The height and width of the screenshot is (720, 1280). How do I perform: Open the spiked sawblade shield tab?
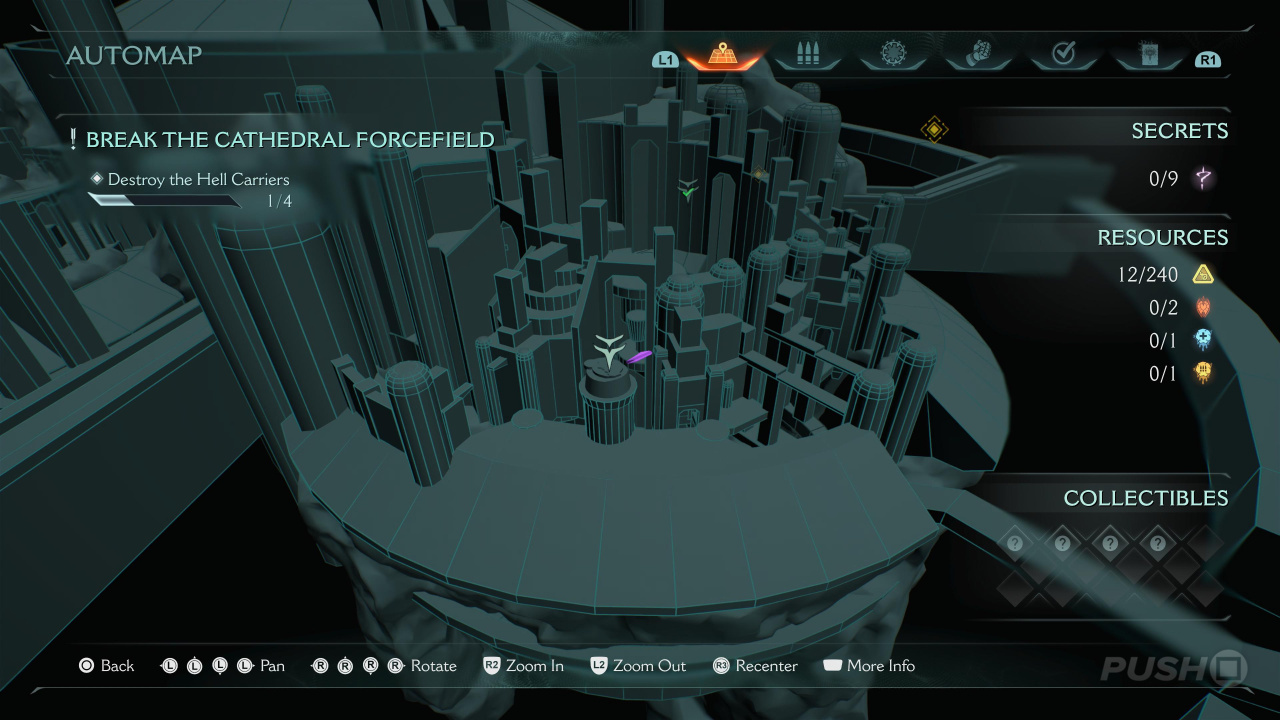pyautogui.click(x=892, y=55)
